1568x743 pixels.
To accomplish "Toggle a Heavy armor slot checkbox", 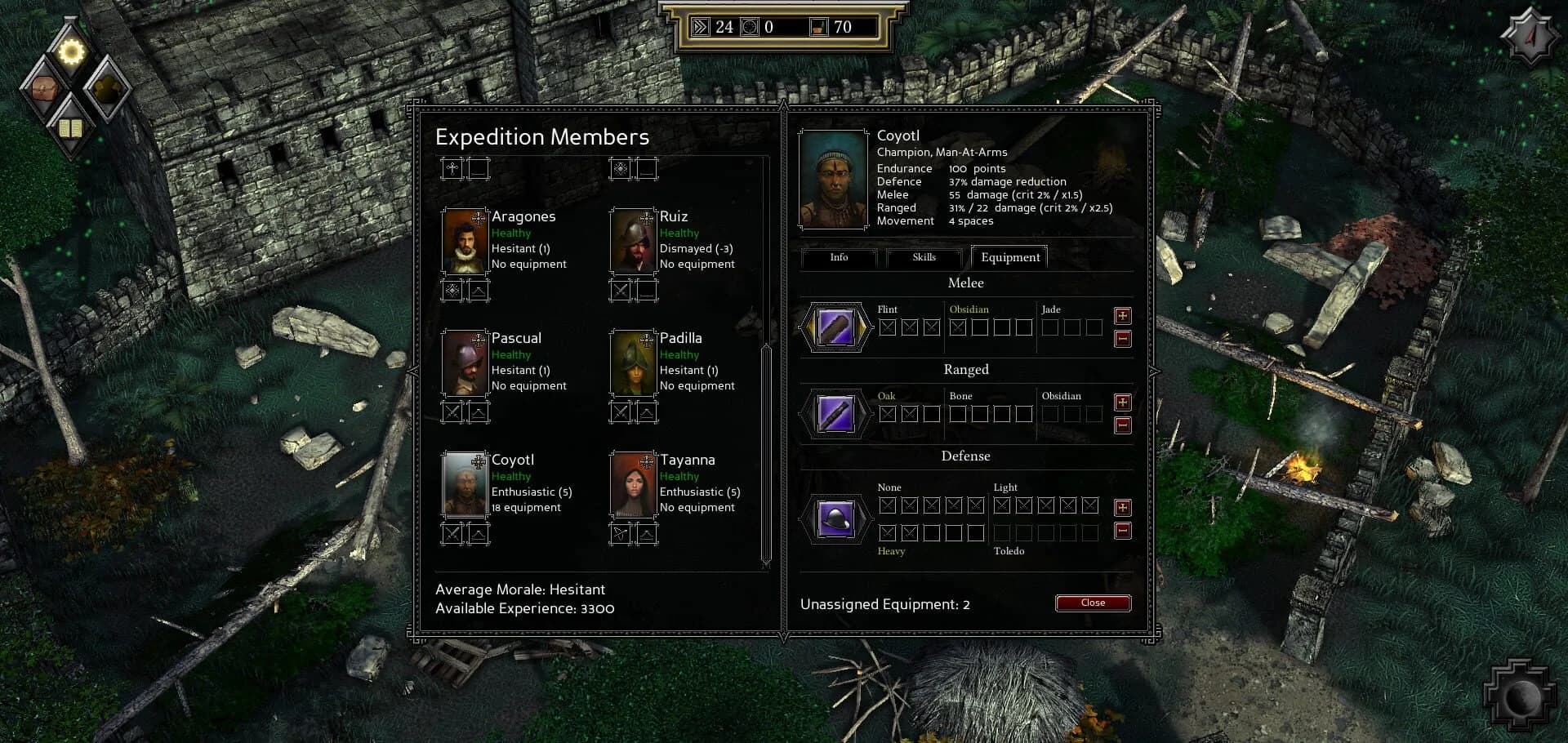I will (x=886, y=532).
